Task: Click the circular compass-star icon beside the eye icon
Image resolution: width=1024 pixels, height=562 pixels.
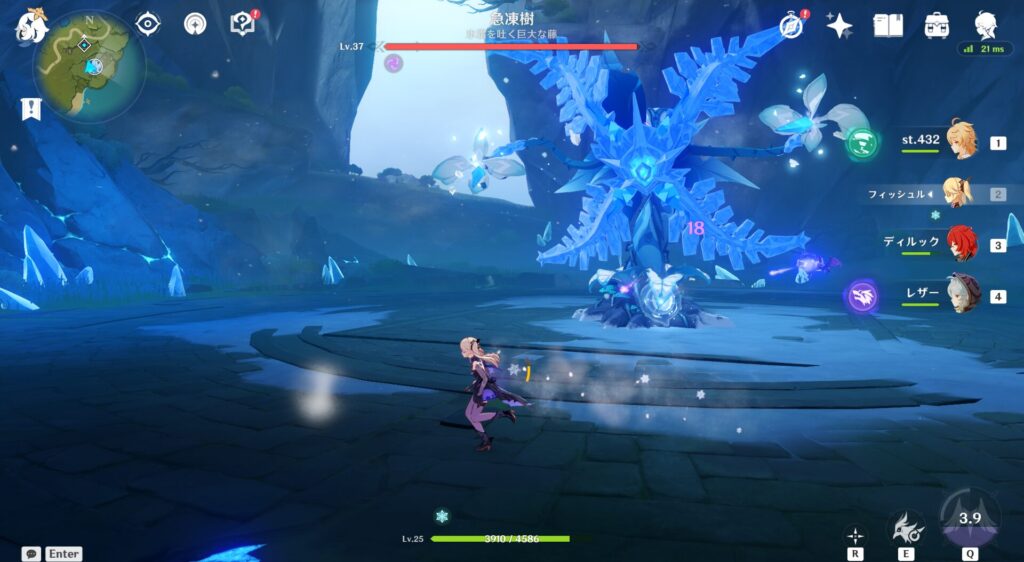Action: 195,24
